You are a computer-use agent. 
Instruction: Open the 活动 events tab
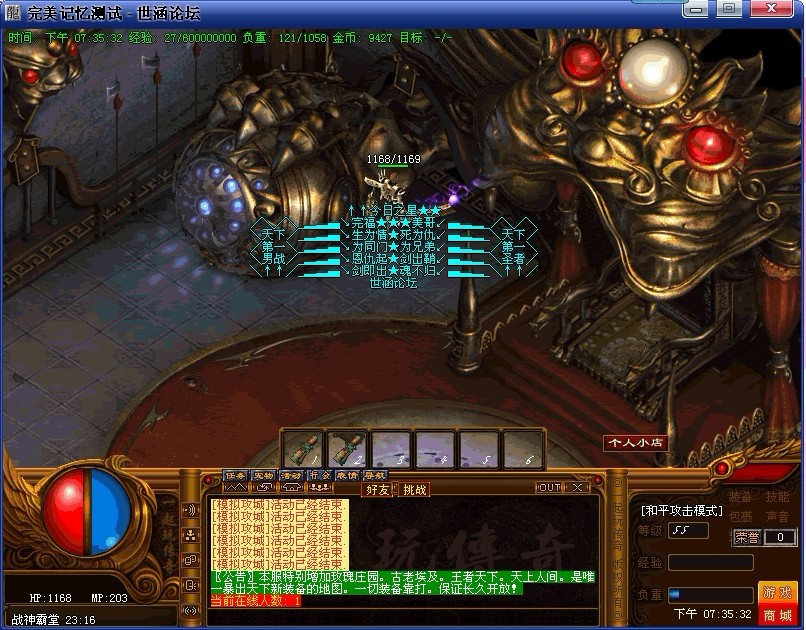coord(290,475)
